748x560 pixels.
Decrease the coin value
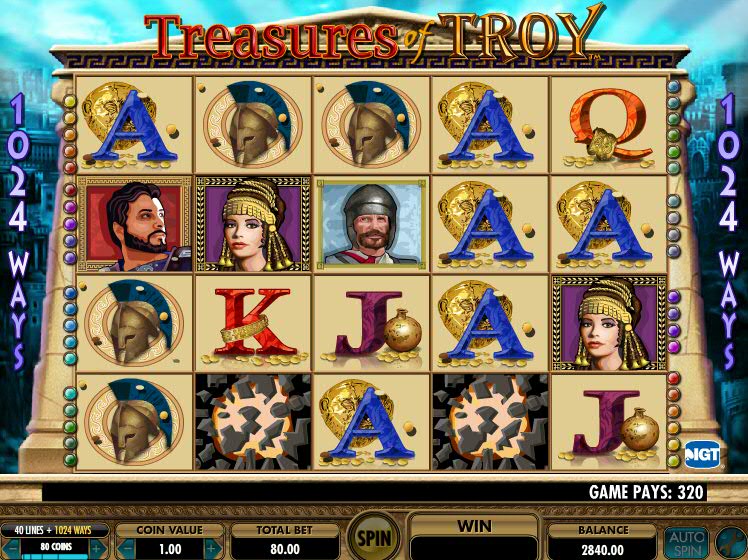click(x=127, y=547)
